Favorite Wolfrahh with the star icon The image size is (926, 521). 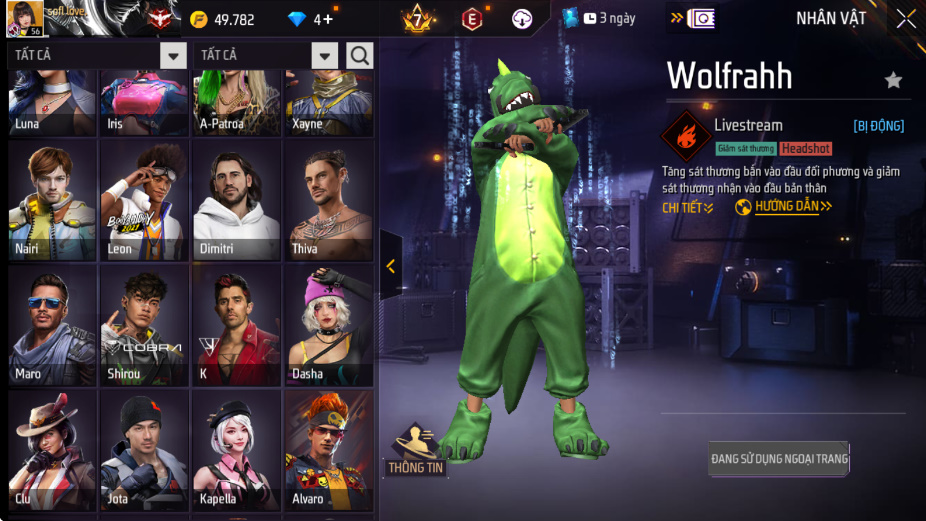coord(893,80)
